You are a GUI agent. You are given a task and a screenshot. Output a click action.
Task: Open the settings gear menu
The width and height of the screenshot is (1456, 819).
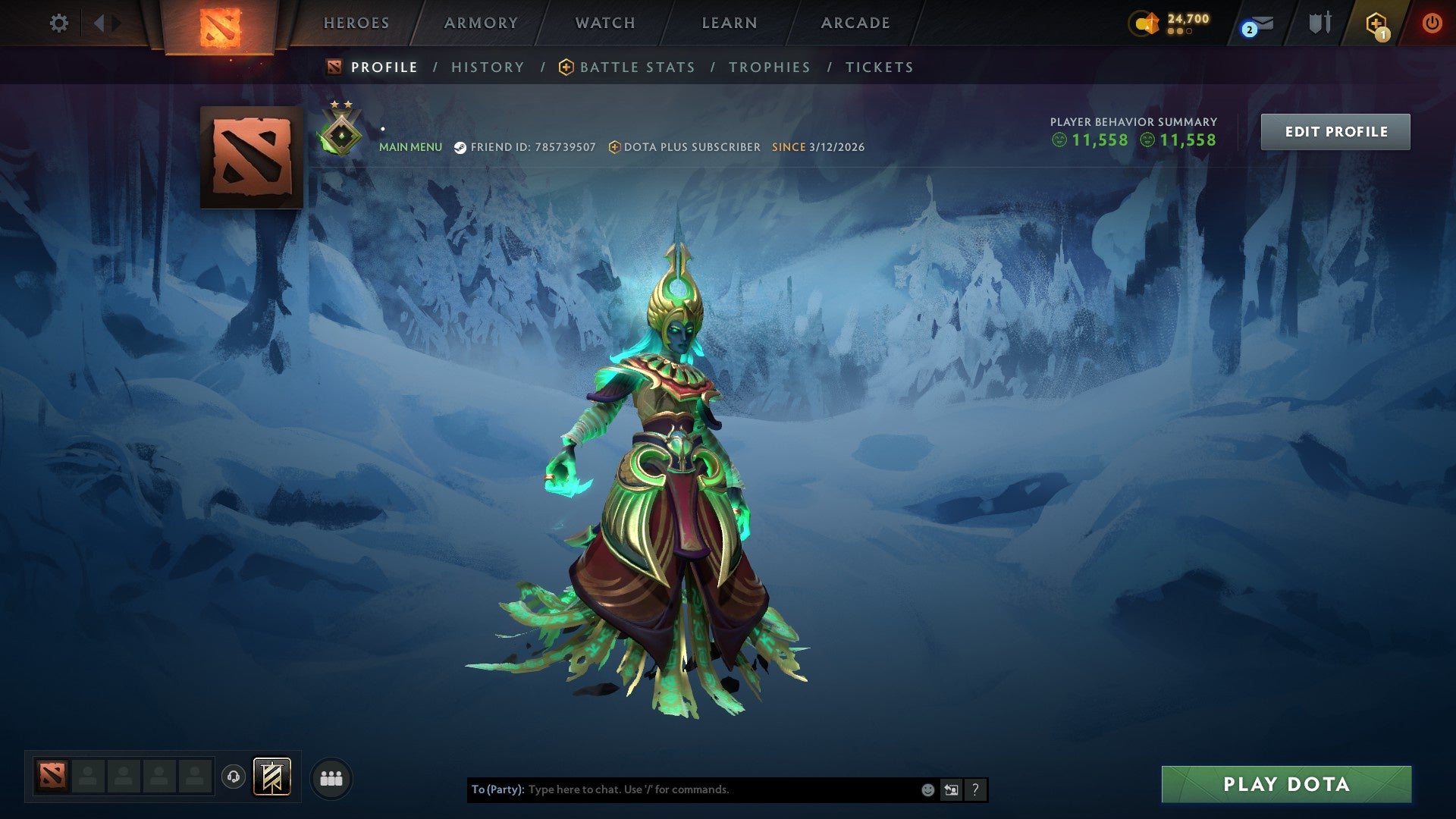[x=59, y=23]
